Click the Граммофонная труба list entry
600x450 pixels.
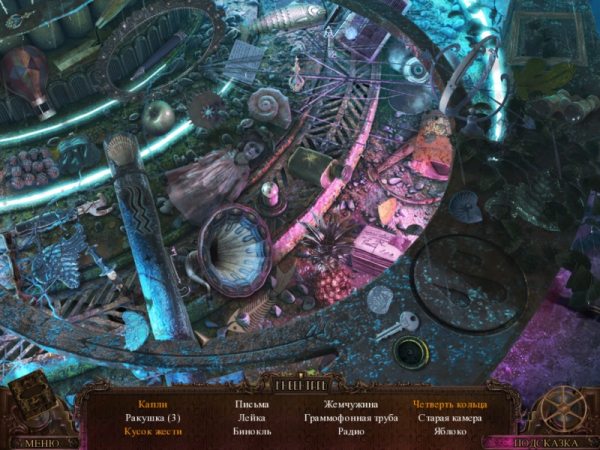pyautogui.click(x=350, y=418)
